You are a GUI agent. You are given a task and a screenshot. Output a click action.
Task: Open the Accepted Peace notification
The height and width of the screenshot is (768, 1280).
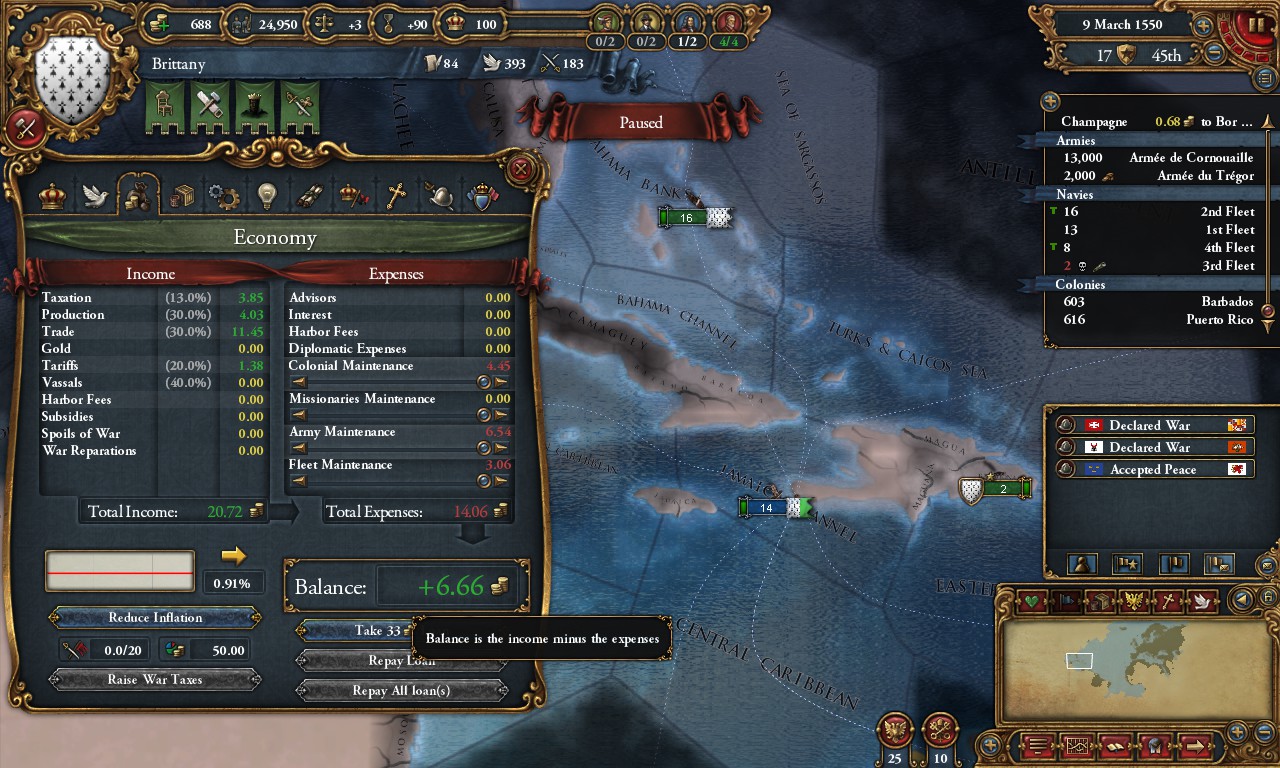coord(1153,470)
